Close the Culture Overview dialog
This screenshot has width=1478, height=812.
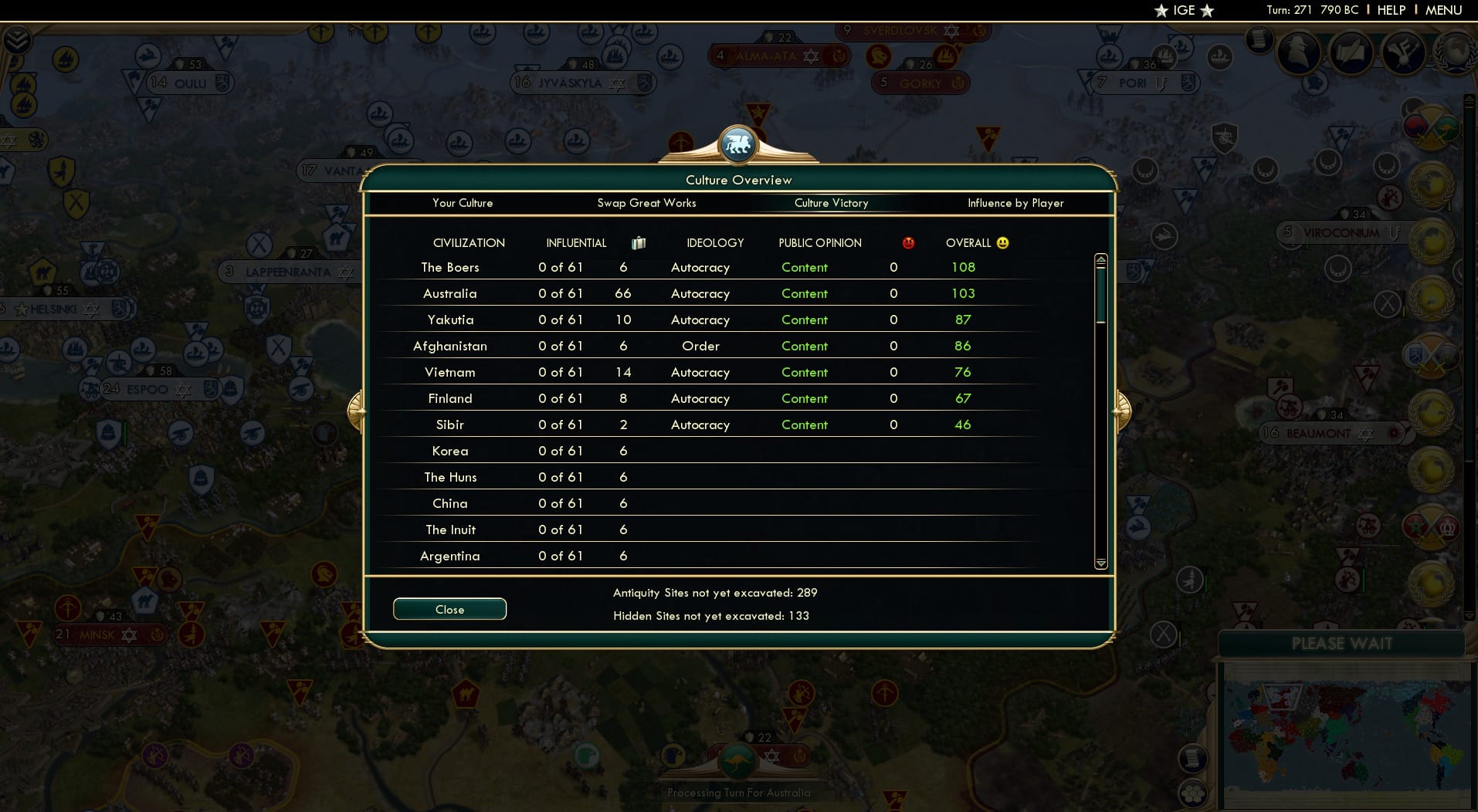point(449,609)
